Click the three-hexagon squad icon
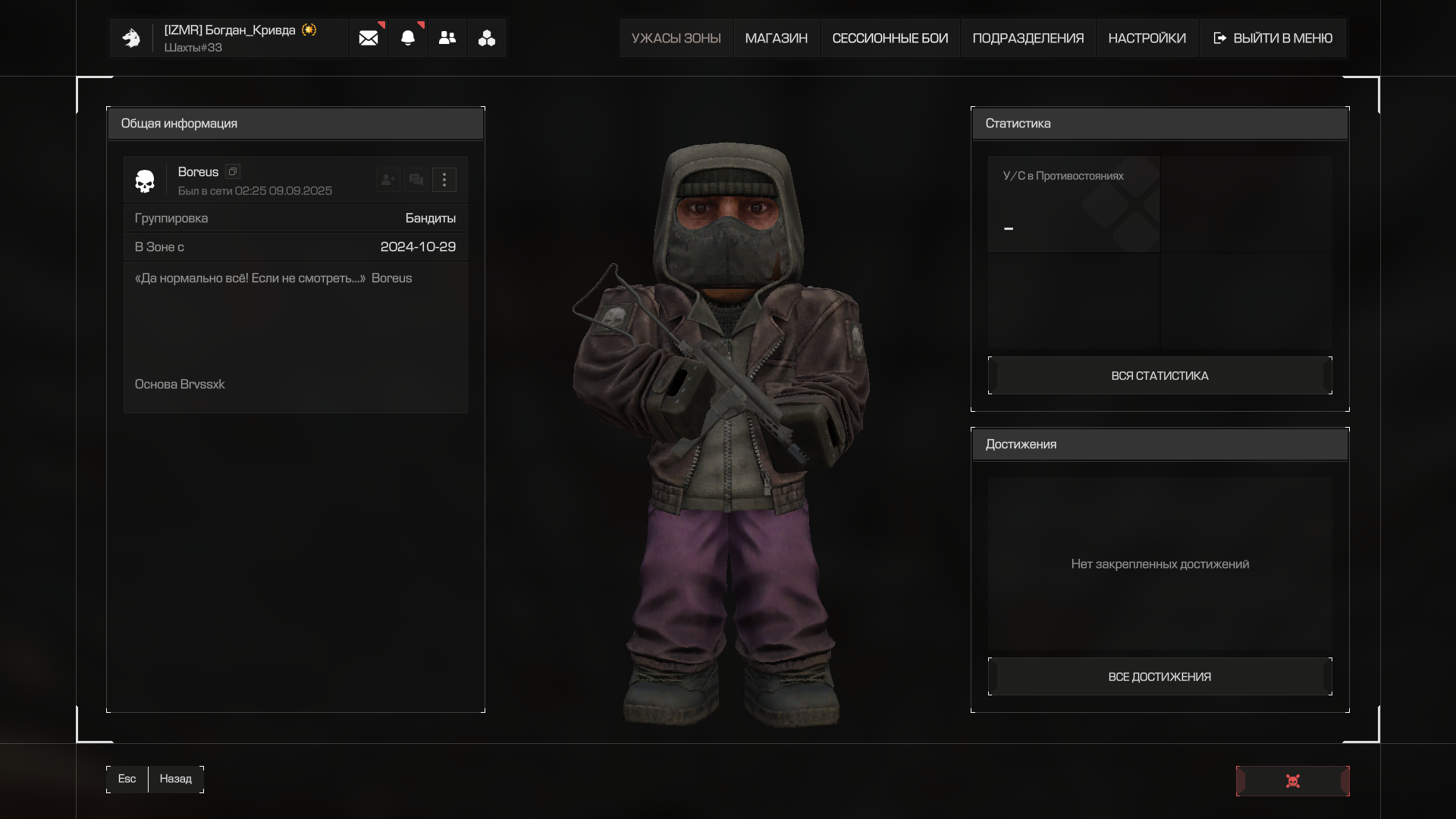This screenshot has width=1456, height=819. (487, 38)
